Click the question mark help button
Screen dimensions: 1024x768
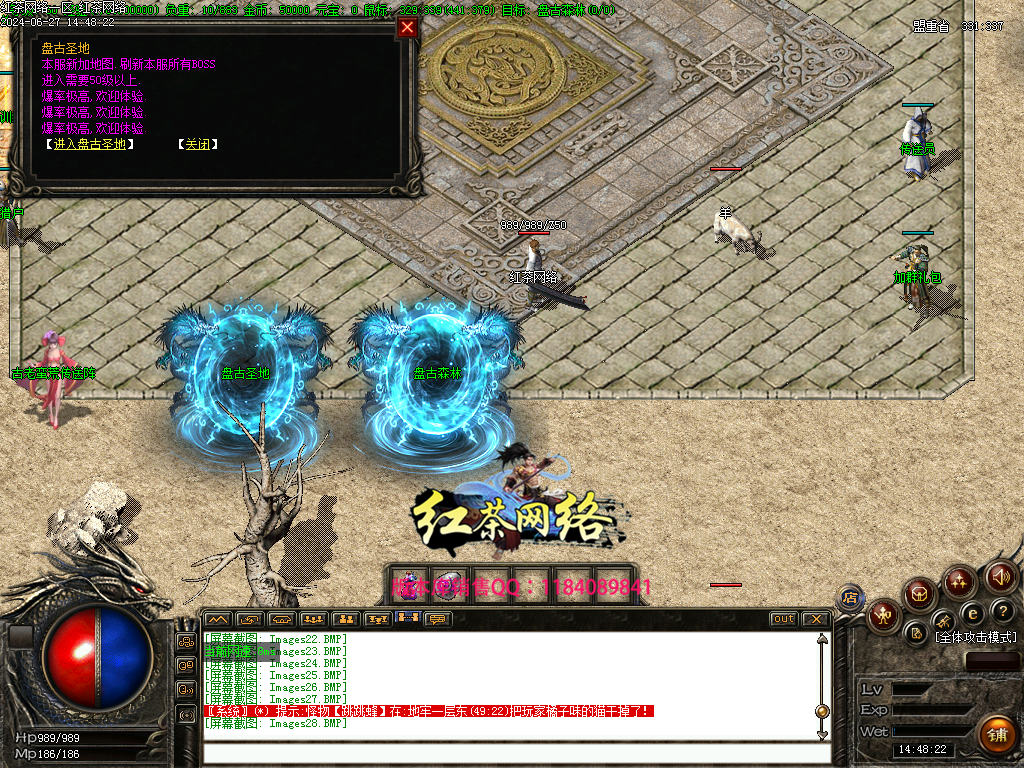click(x=1001, y=611)
